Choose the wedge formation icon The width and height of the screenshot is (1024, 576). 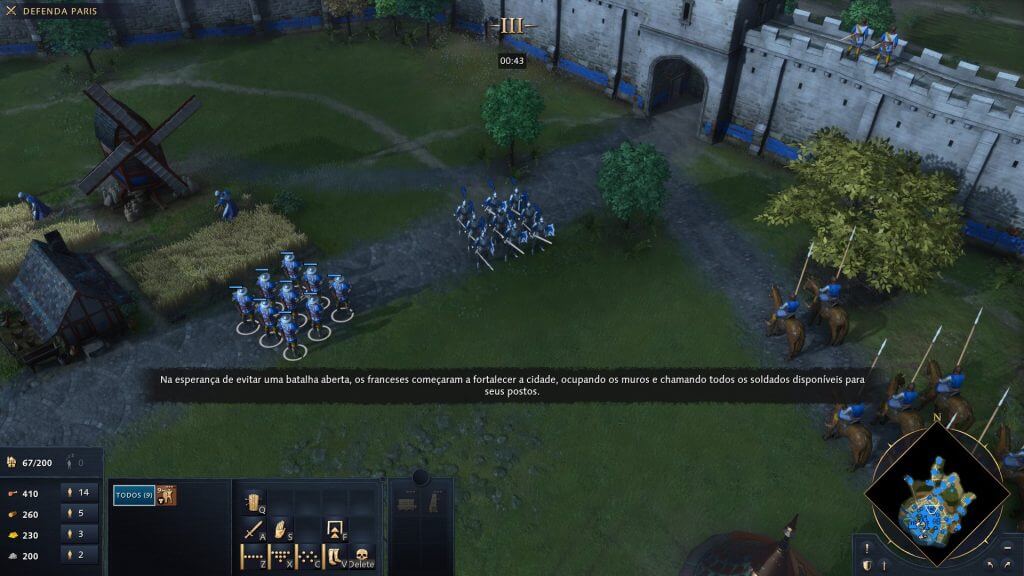(281, 556)
